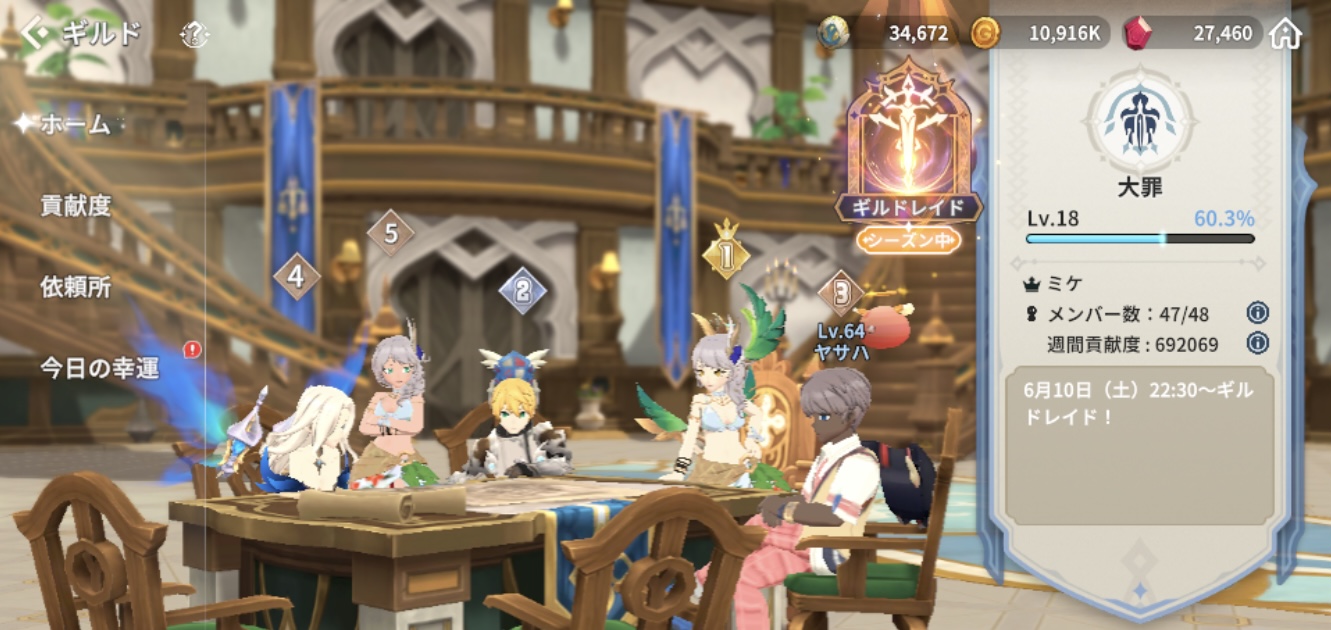Select the rank 5 member marker

pyautogui.click(x=391, y=234)
